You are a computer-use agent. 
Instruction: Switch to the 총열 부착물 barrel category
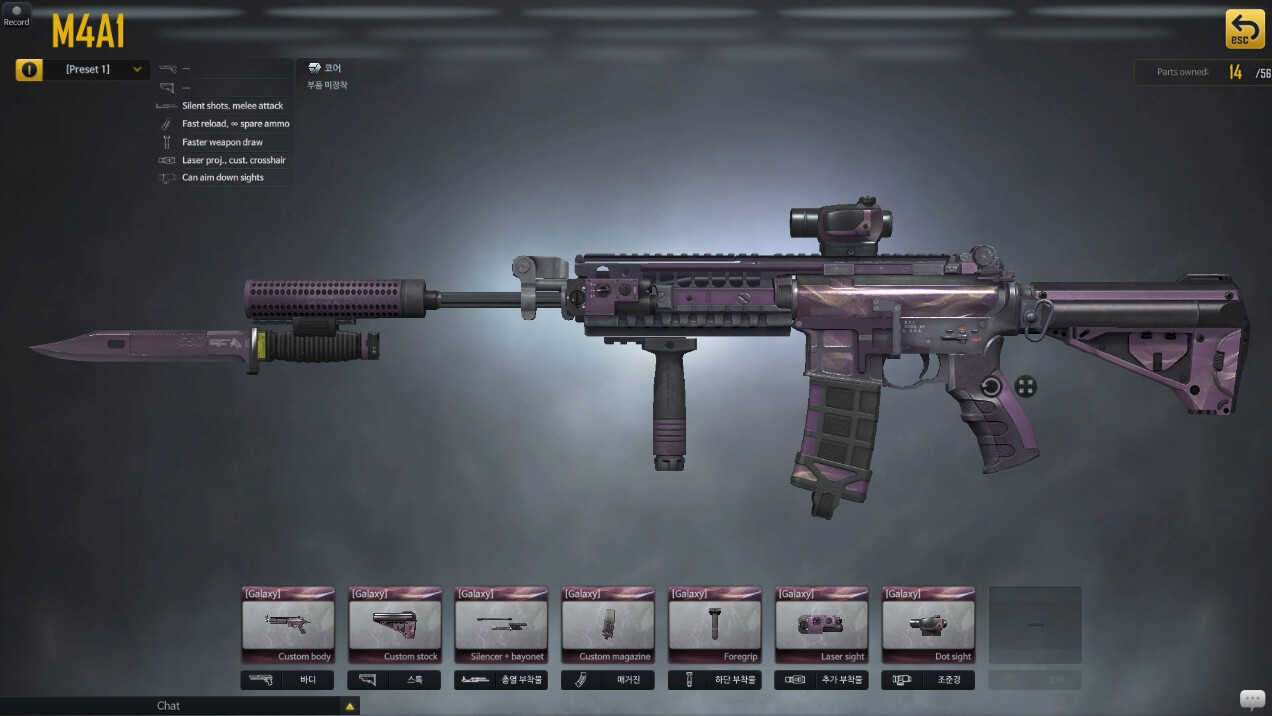[501, 680]
